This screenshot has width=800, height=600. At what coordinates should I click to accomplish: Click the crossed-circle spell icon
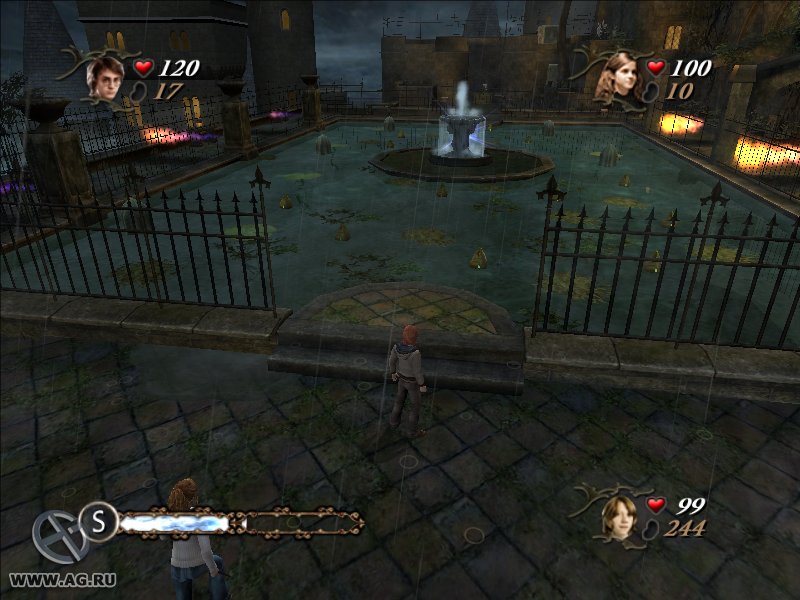pos(58,536)
